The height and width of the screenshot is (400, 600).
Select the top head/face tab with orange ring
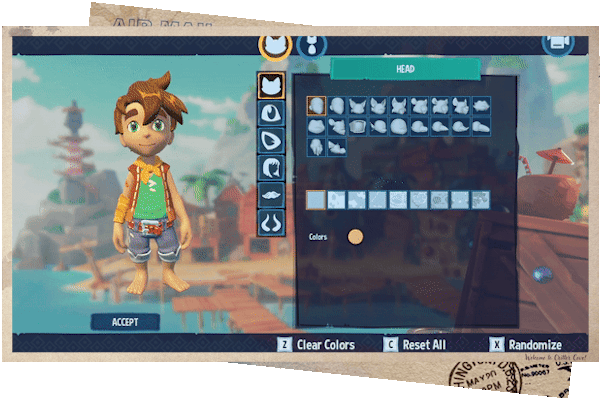tap(275, 45)
